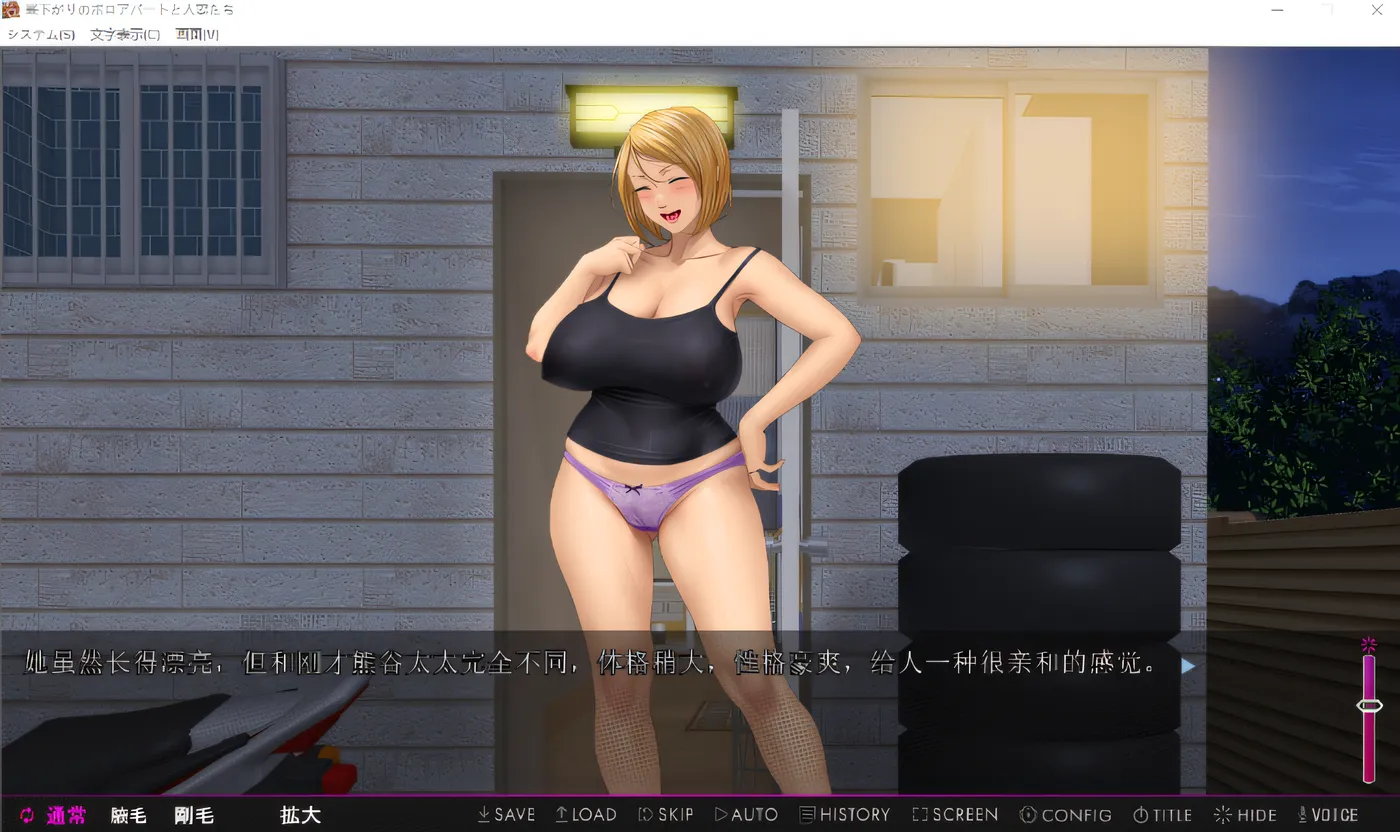This screenshot has height=832, width=1400.
Task: Show the dialogue HISTORY log
Action: [845, 815]
